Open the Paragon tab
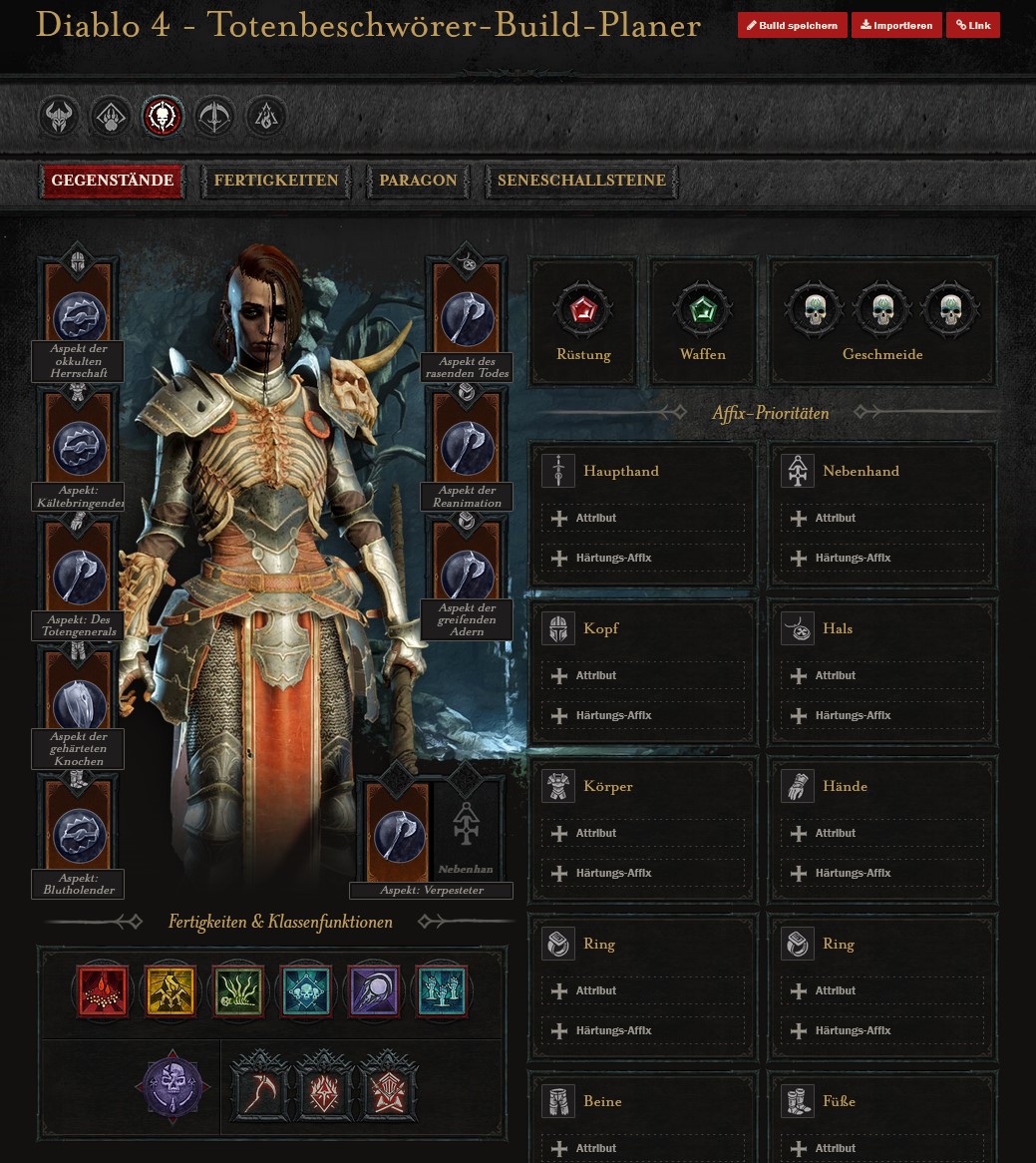 pos(418,181)
